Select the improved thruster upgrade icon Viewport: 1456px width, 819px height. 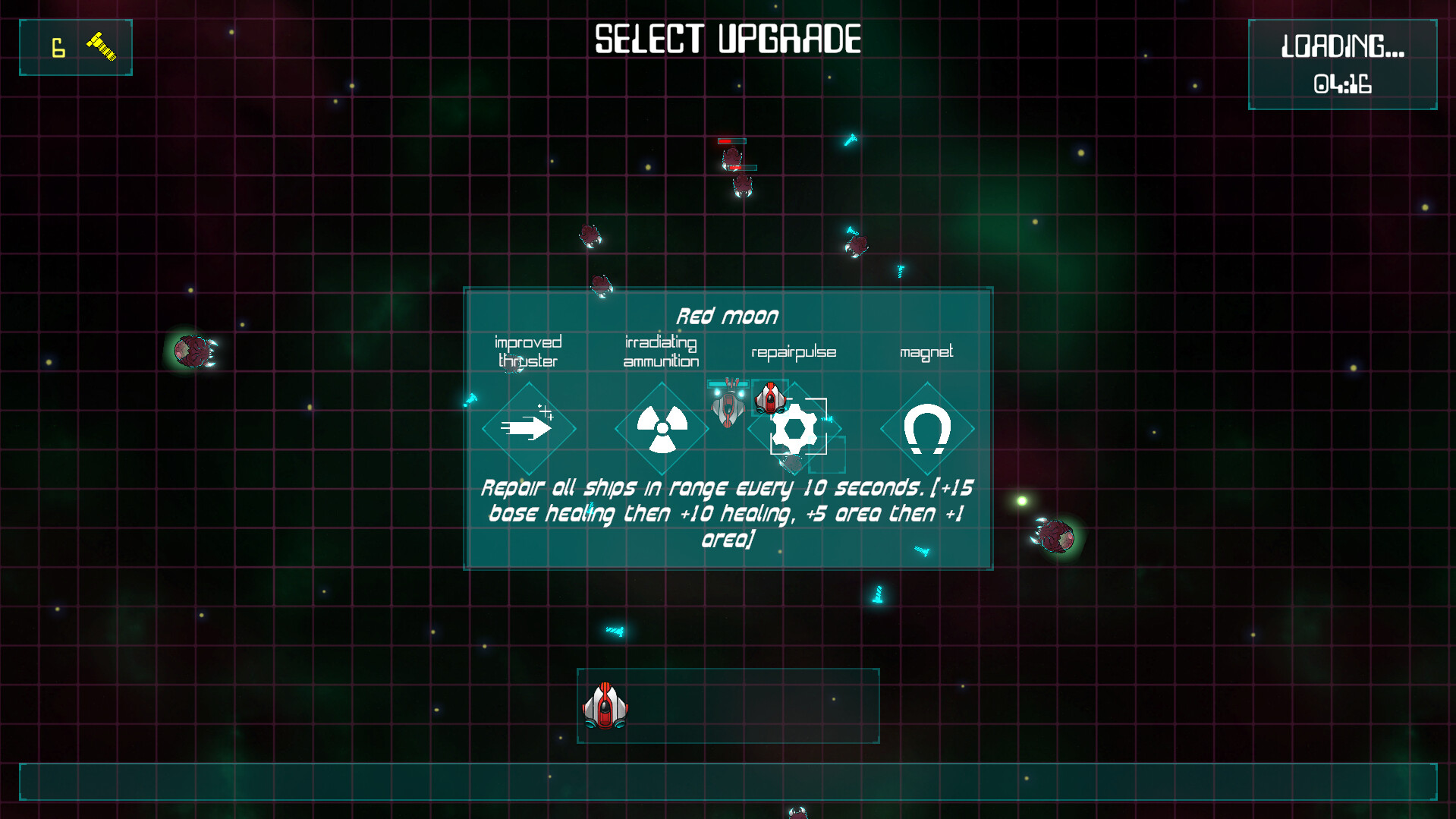click(x=528, y=427)
